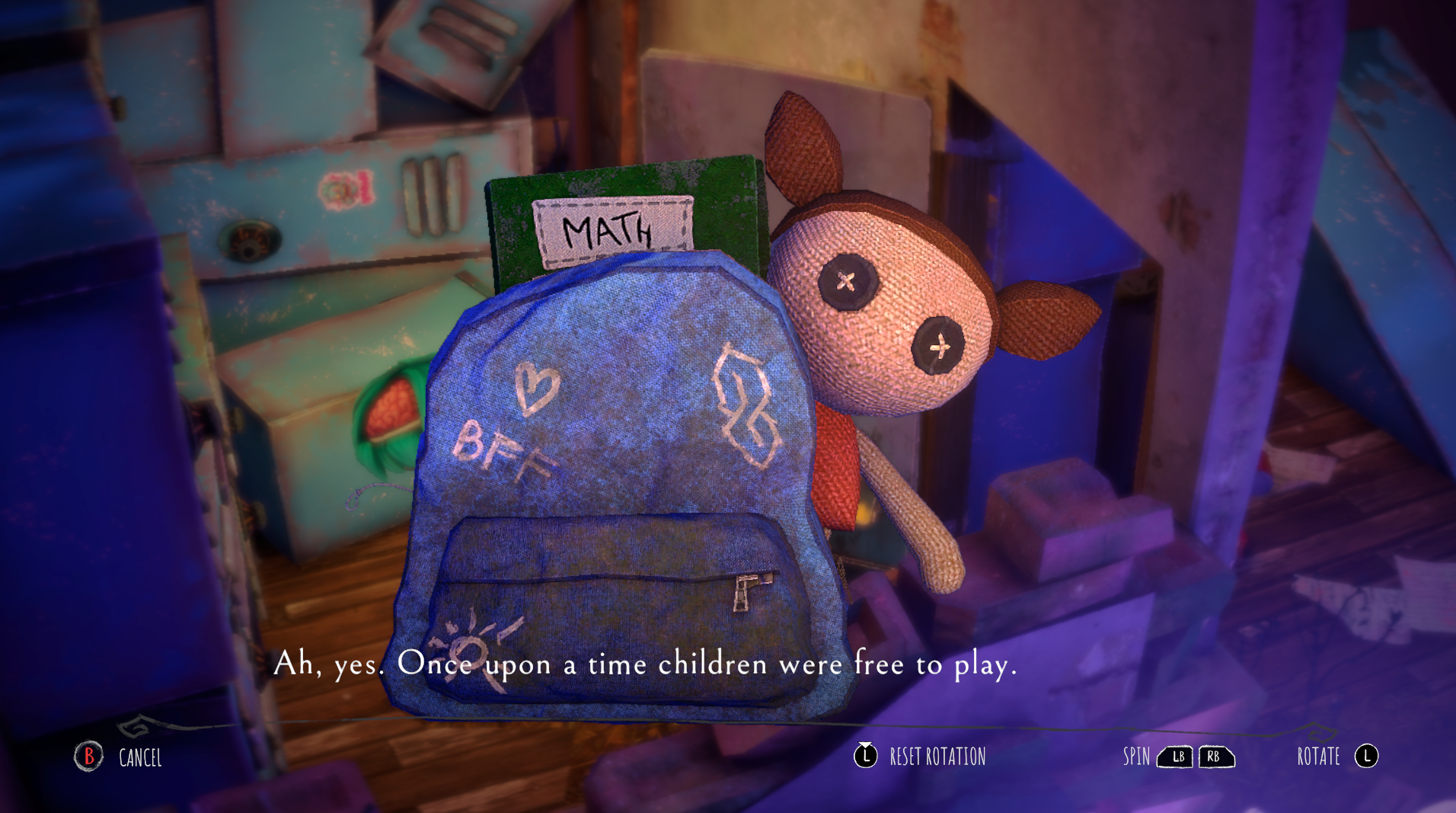This screenshot has width=1456, height=813.
Task: Click the Rotate label
Action: coord(1318,757)
